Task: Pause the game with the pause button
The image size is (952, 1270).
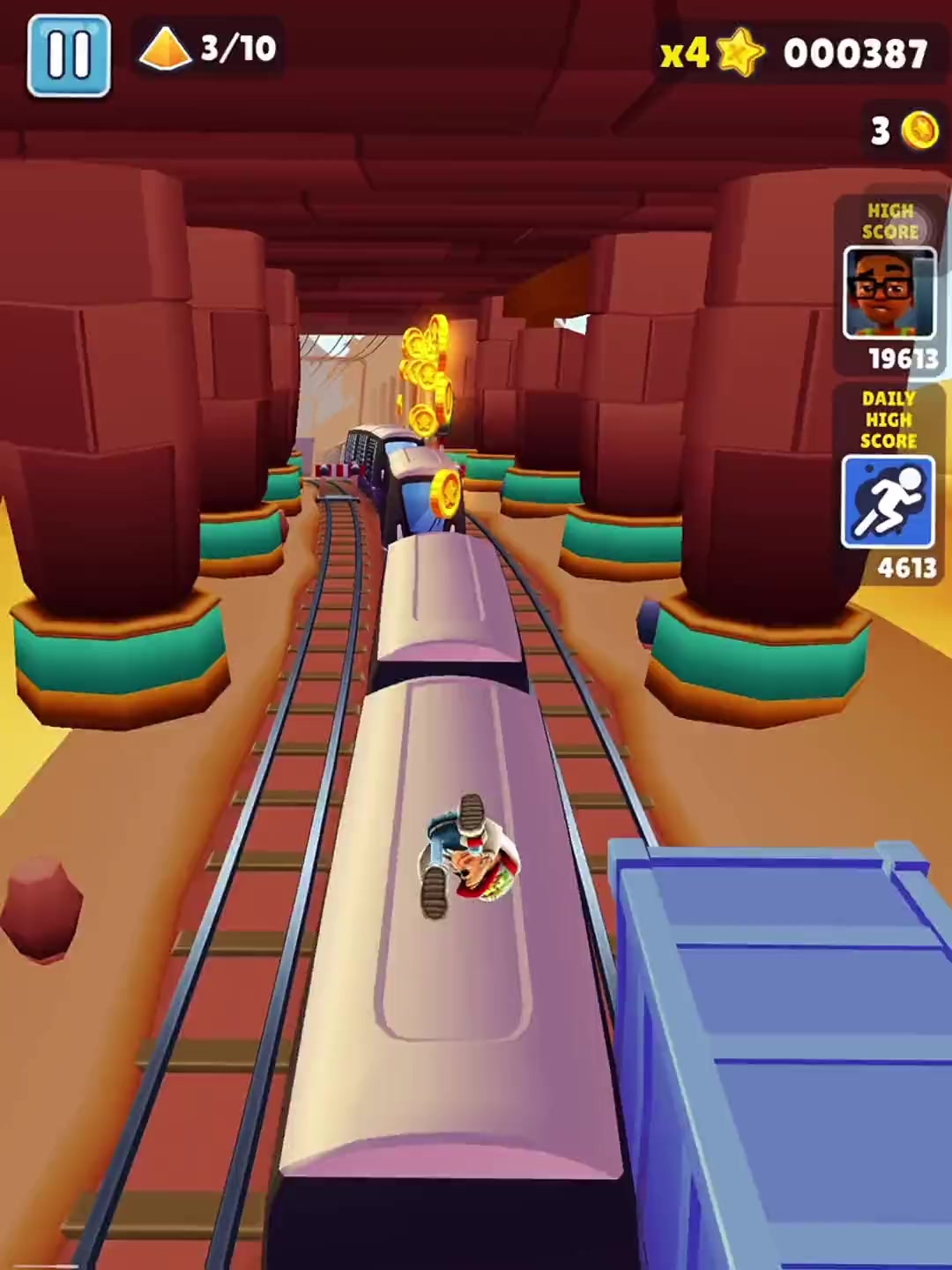Action: coord(69,55)
